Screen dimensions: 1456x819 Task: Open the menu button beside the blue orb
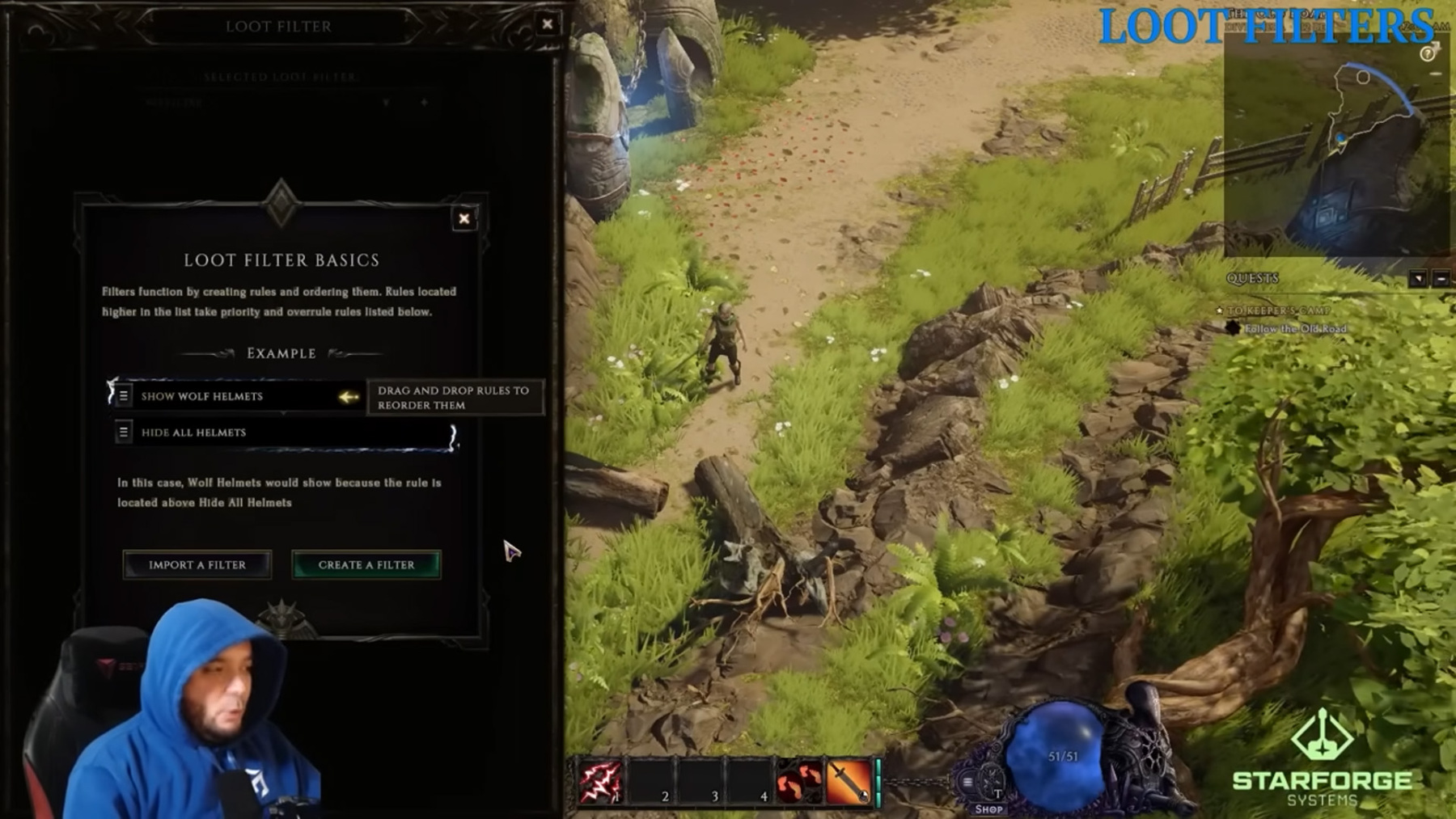pos(967,782)
